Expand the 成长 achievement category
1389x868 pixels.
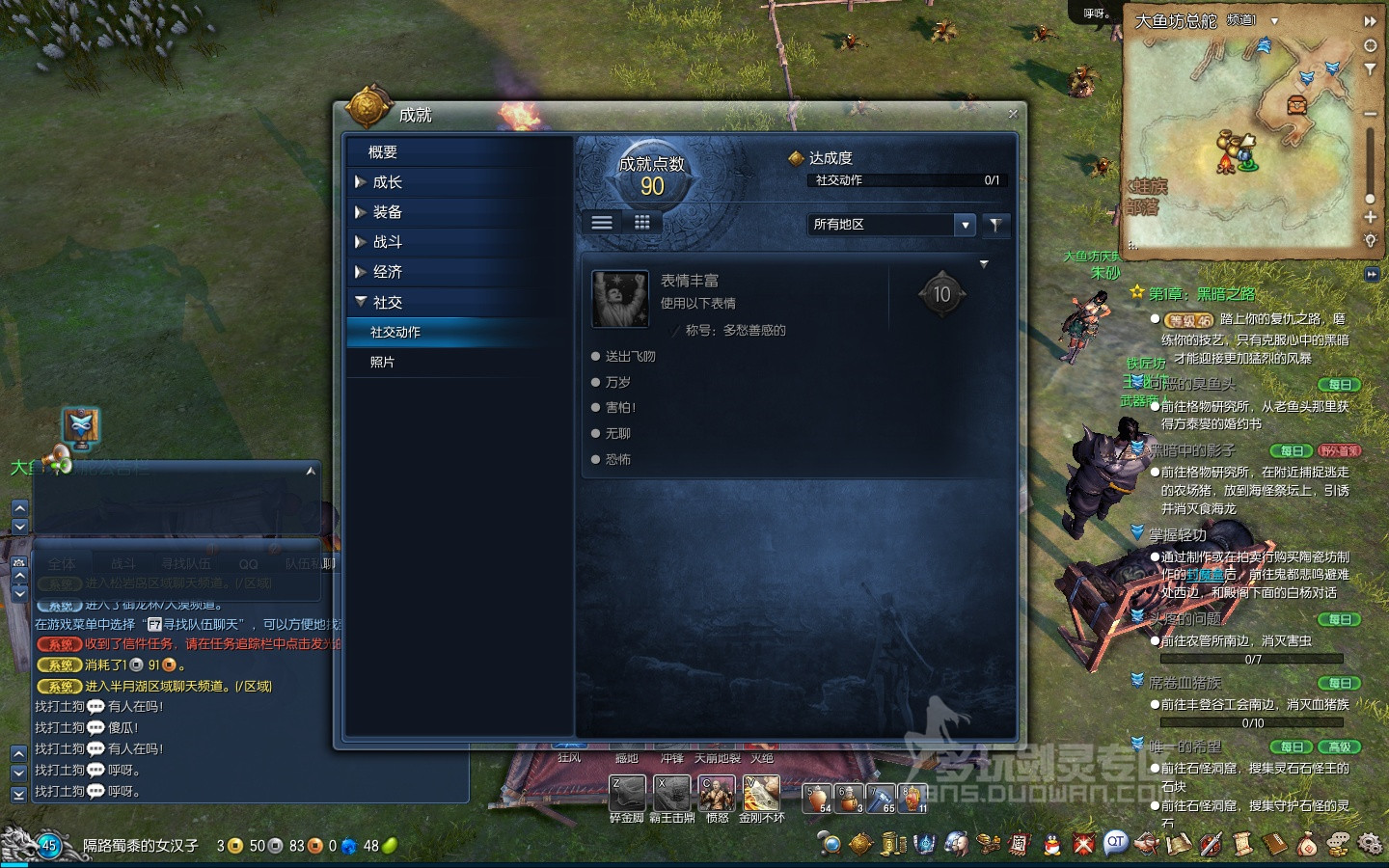click(x=387, y=182)
